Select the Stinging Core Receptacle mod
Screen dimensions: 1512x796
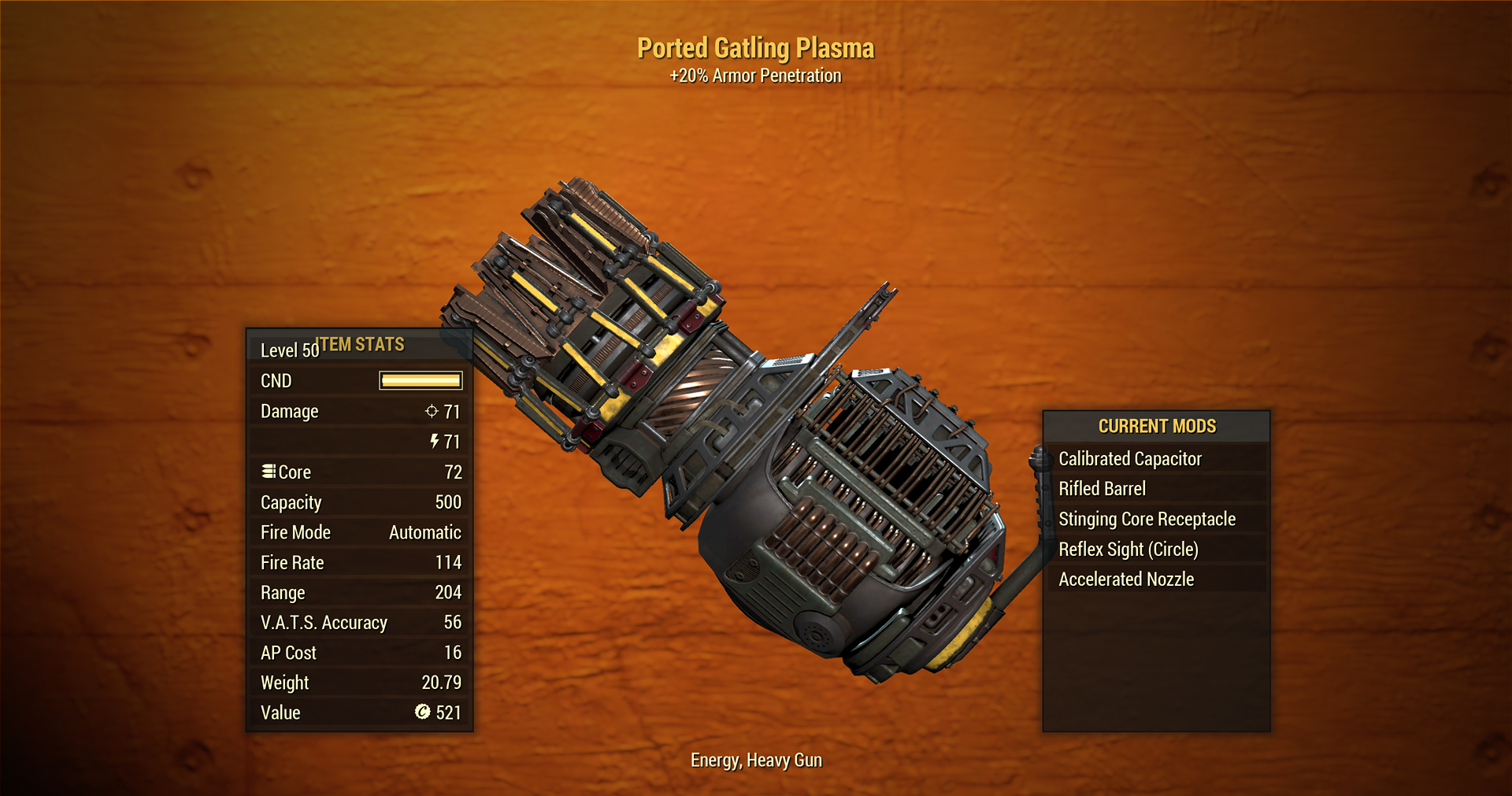[x=1147, y=519]
